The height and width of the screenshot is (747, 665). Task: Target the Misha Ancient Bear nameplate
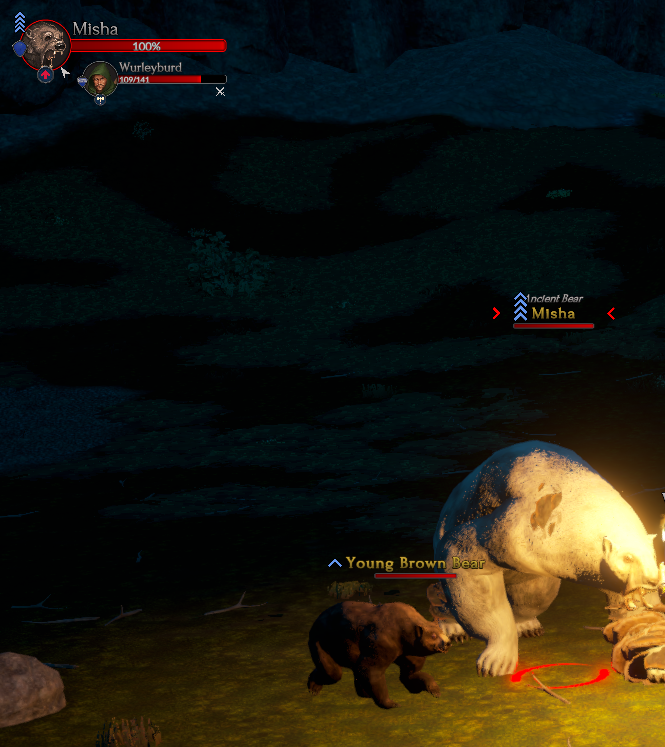point(553,313)
